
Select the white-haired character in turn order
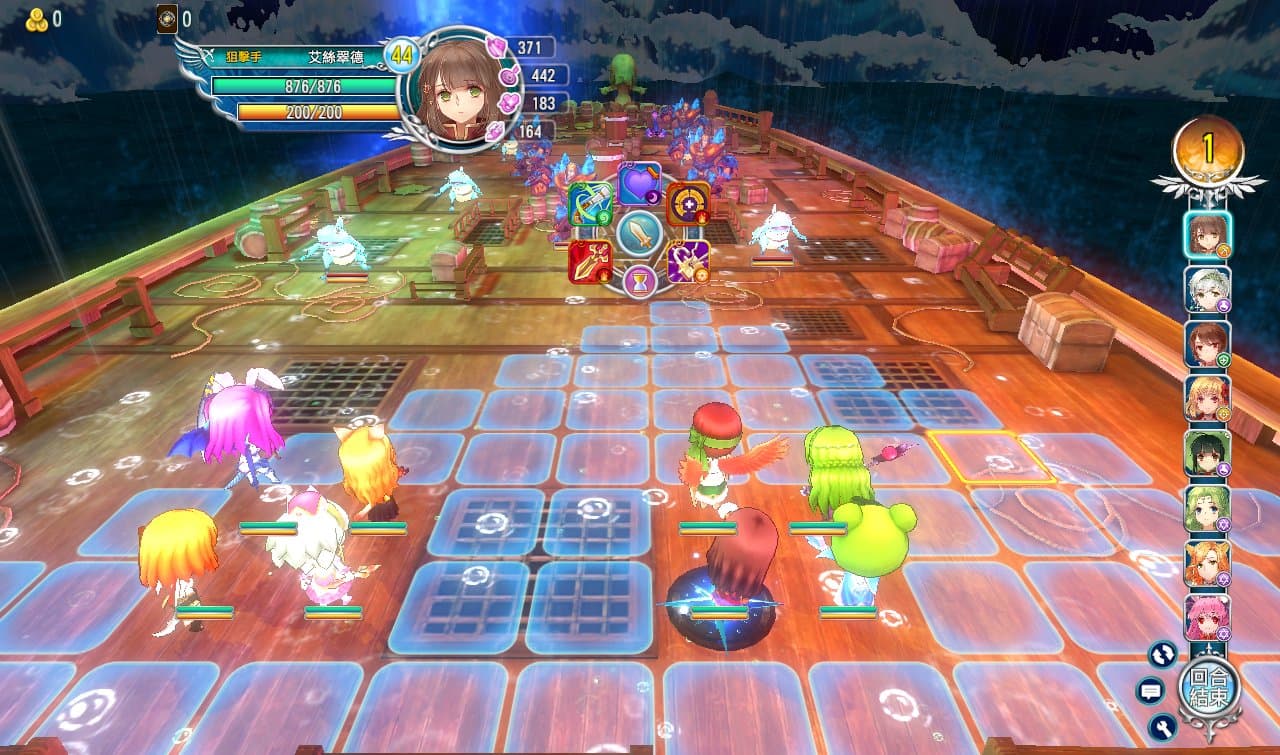1207,290
